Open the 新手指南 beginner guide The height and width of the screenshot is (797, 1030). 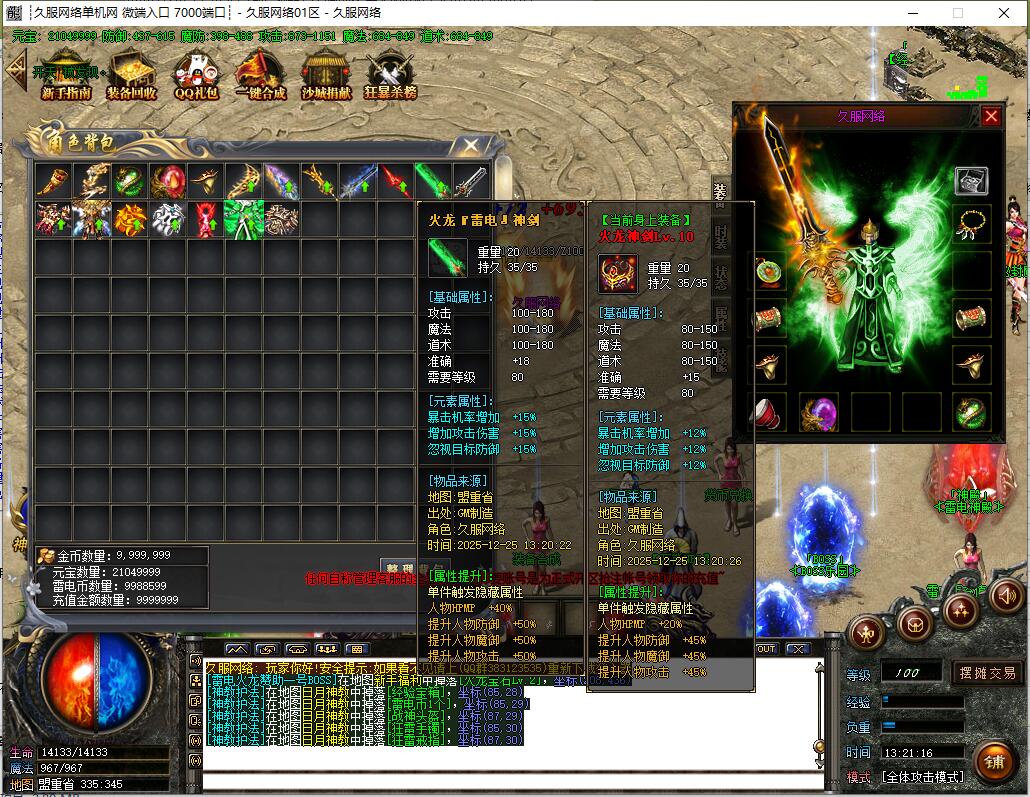coord(67,75)
